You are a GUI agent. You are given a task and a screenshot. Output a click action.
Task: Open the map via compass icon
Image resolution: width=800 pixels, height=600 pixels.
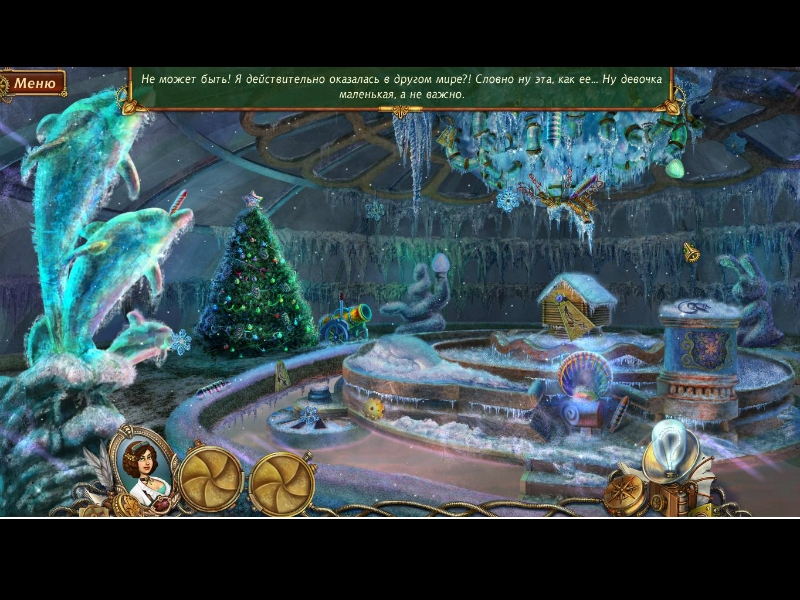[x=625, y=492]
